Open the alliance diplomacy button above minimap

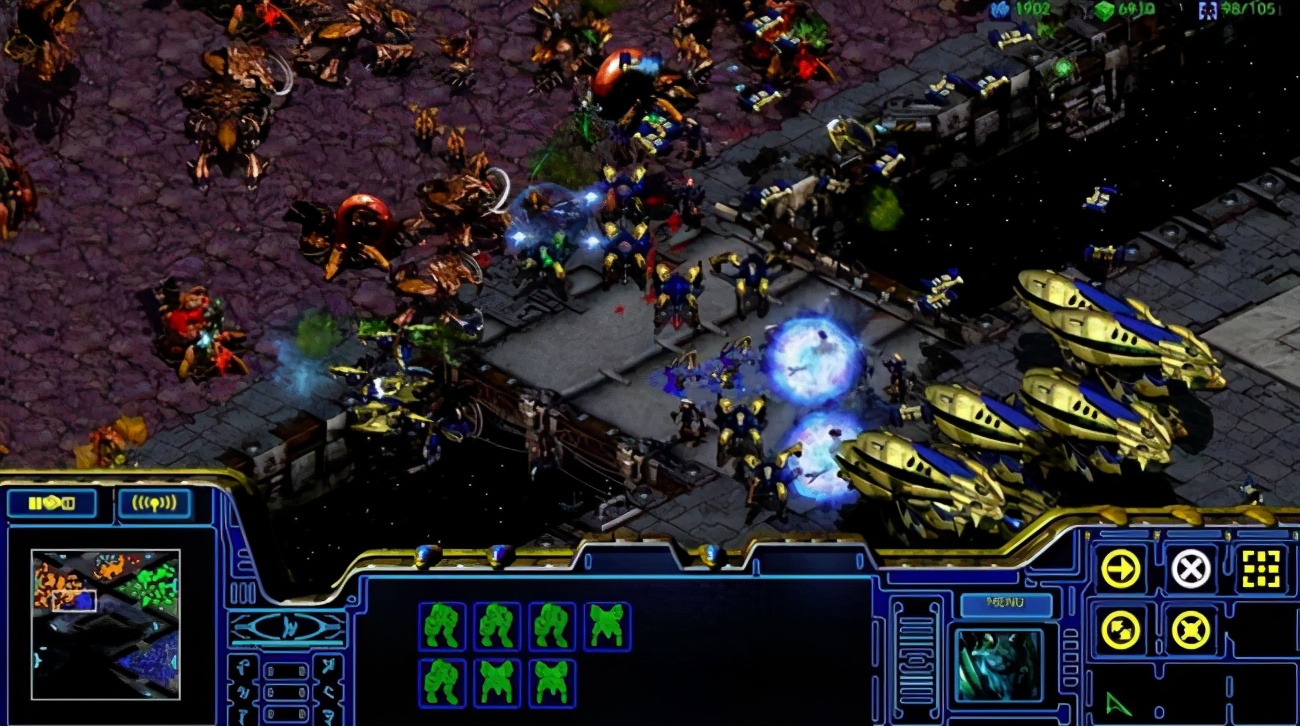[52, 503]
